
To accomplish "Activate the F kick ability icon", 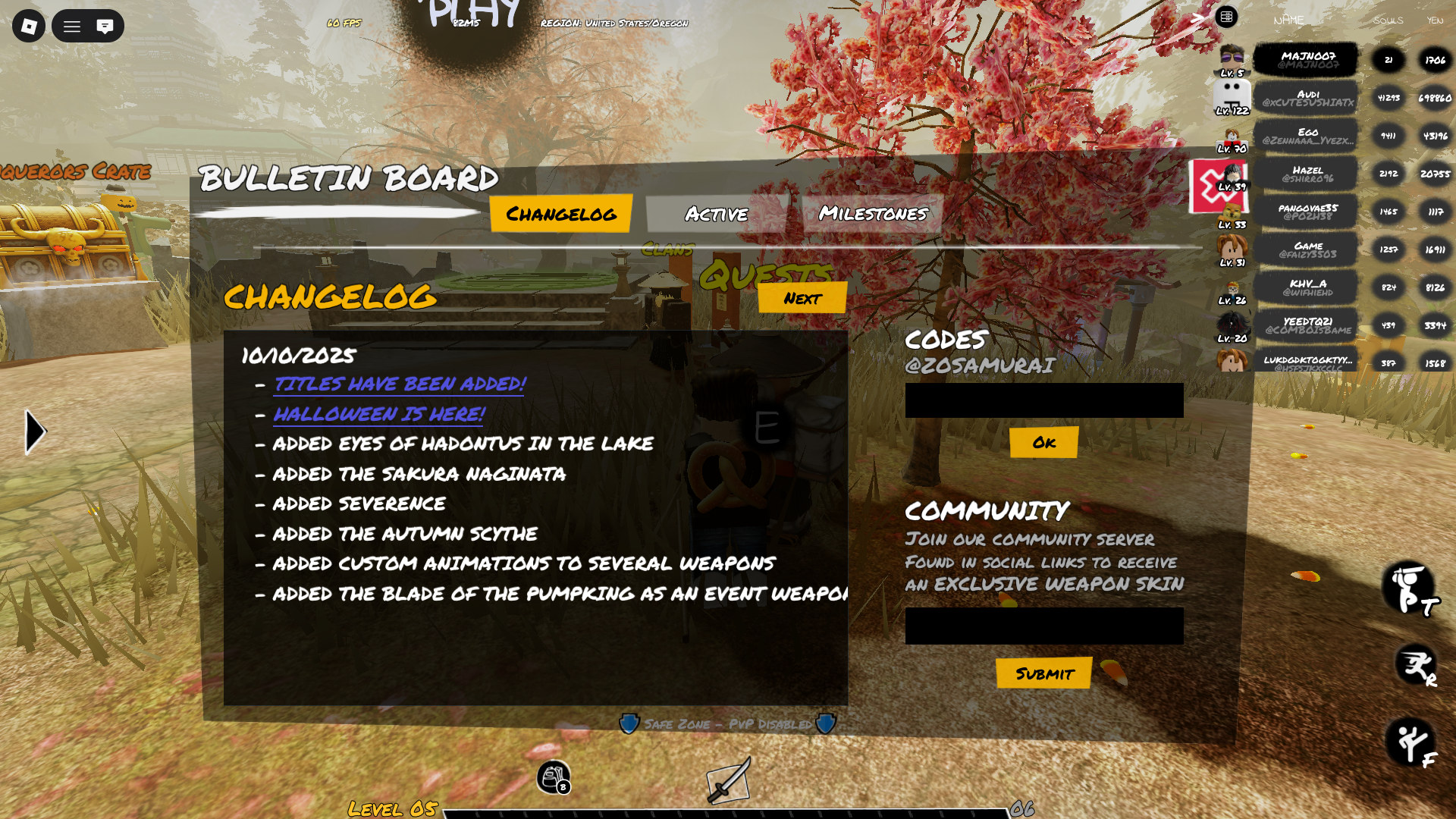I will click(1410, 742).
